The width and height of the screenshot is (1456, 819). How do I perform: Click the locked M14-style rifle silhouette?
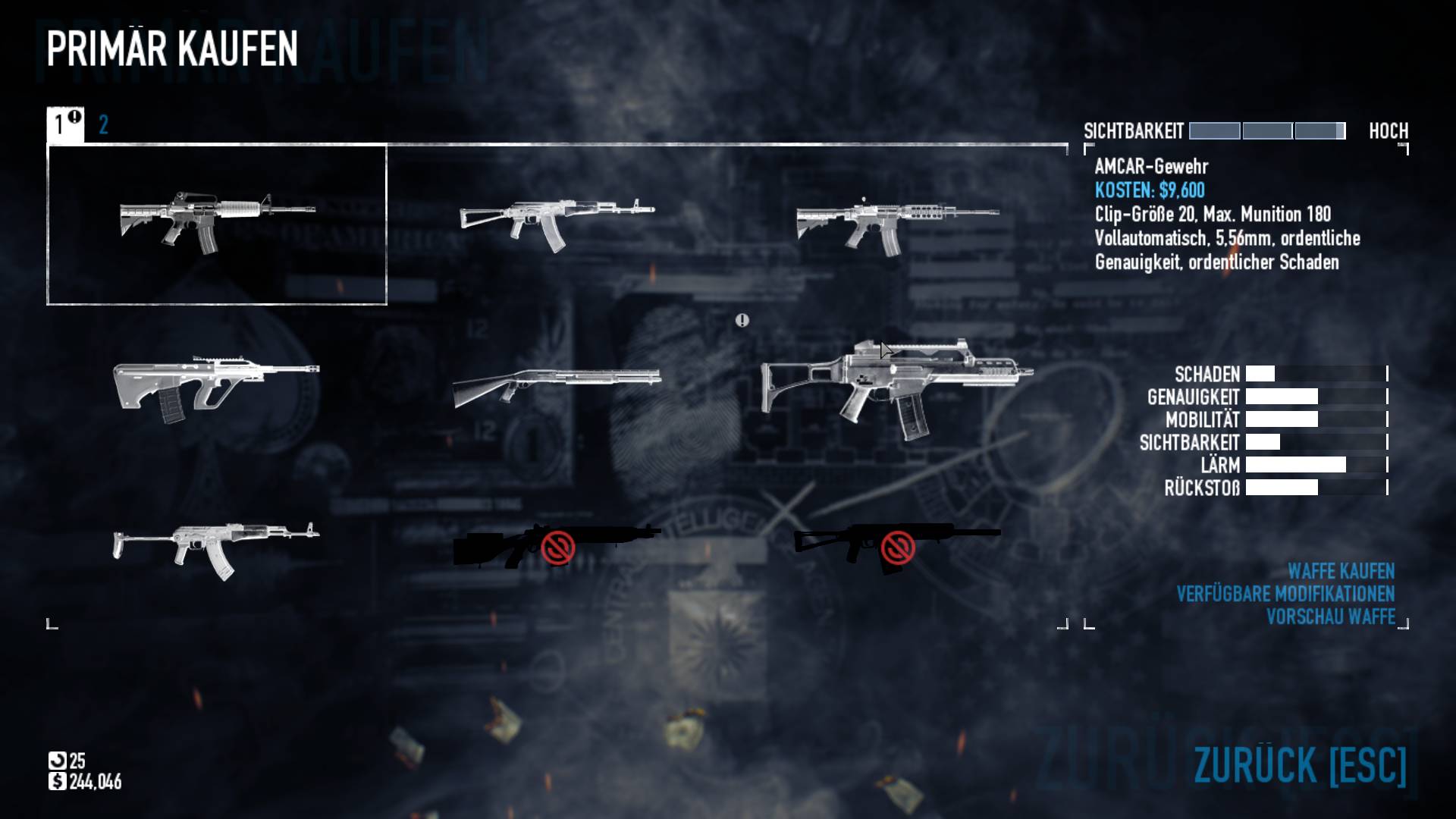tap(557, 544)
